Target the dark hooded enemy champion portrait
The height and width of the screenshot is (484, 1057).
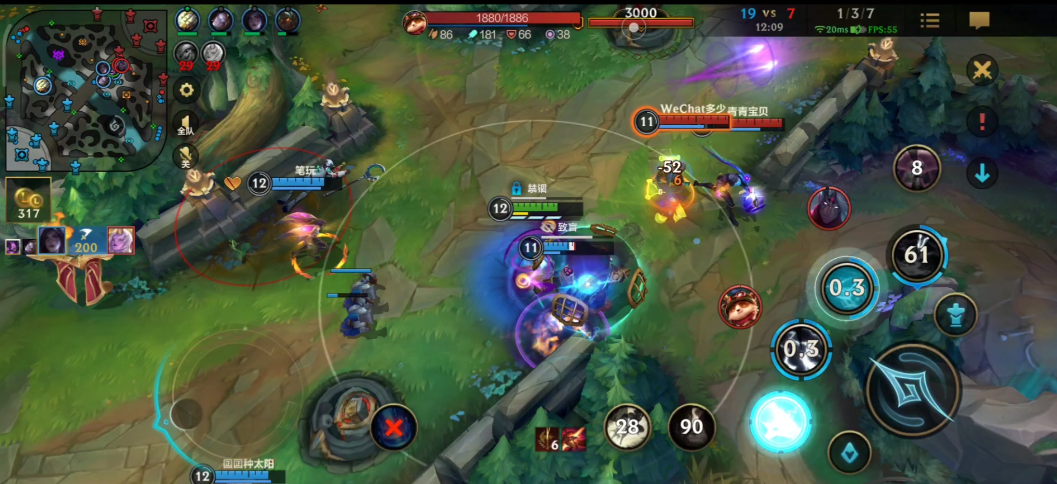click(x=829, y=208)
